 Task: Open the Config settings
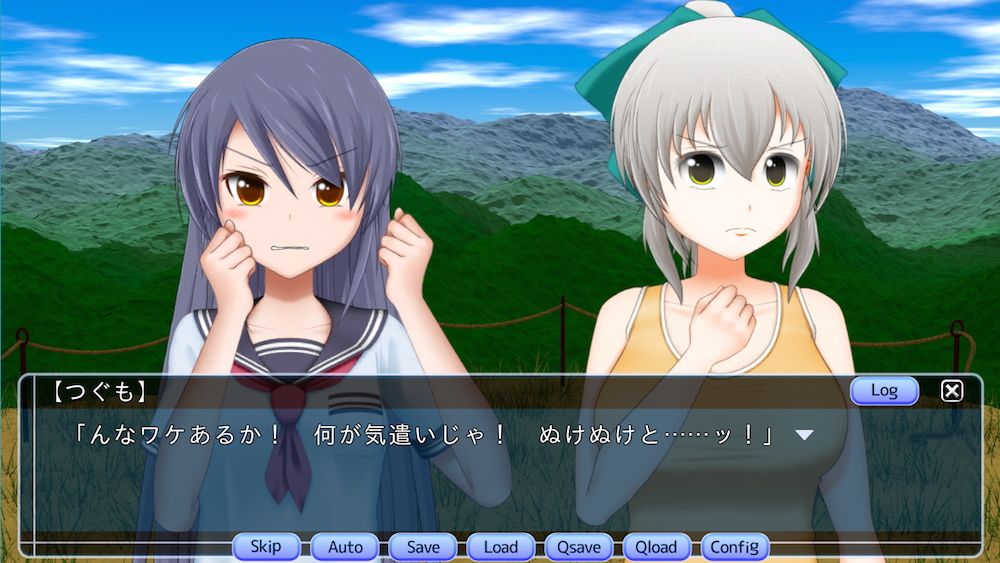pos(735,547)
